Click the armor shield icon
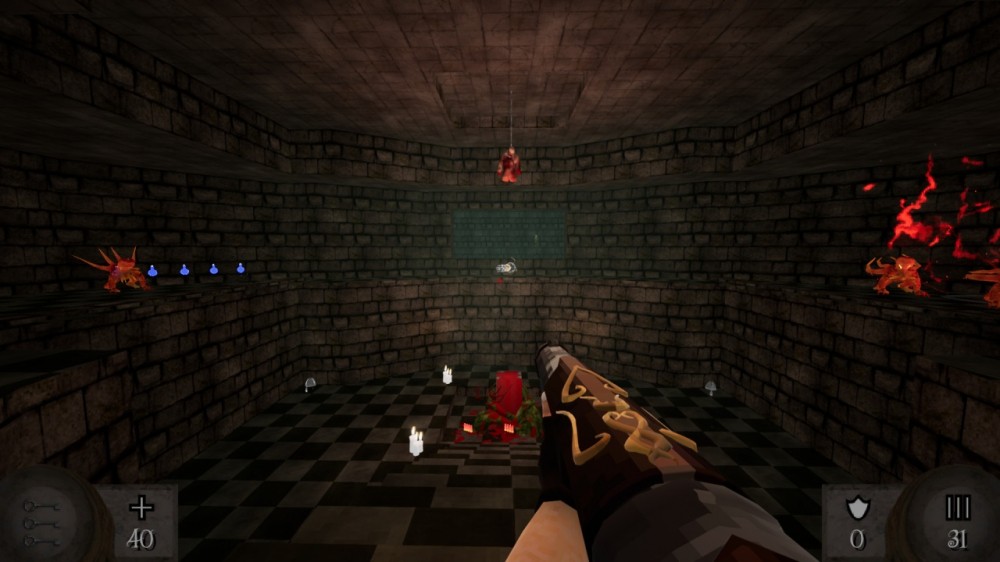Viewport: 1000px width, 562px height. point(857,508)
